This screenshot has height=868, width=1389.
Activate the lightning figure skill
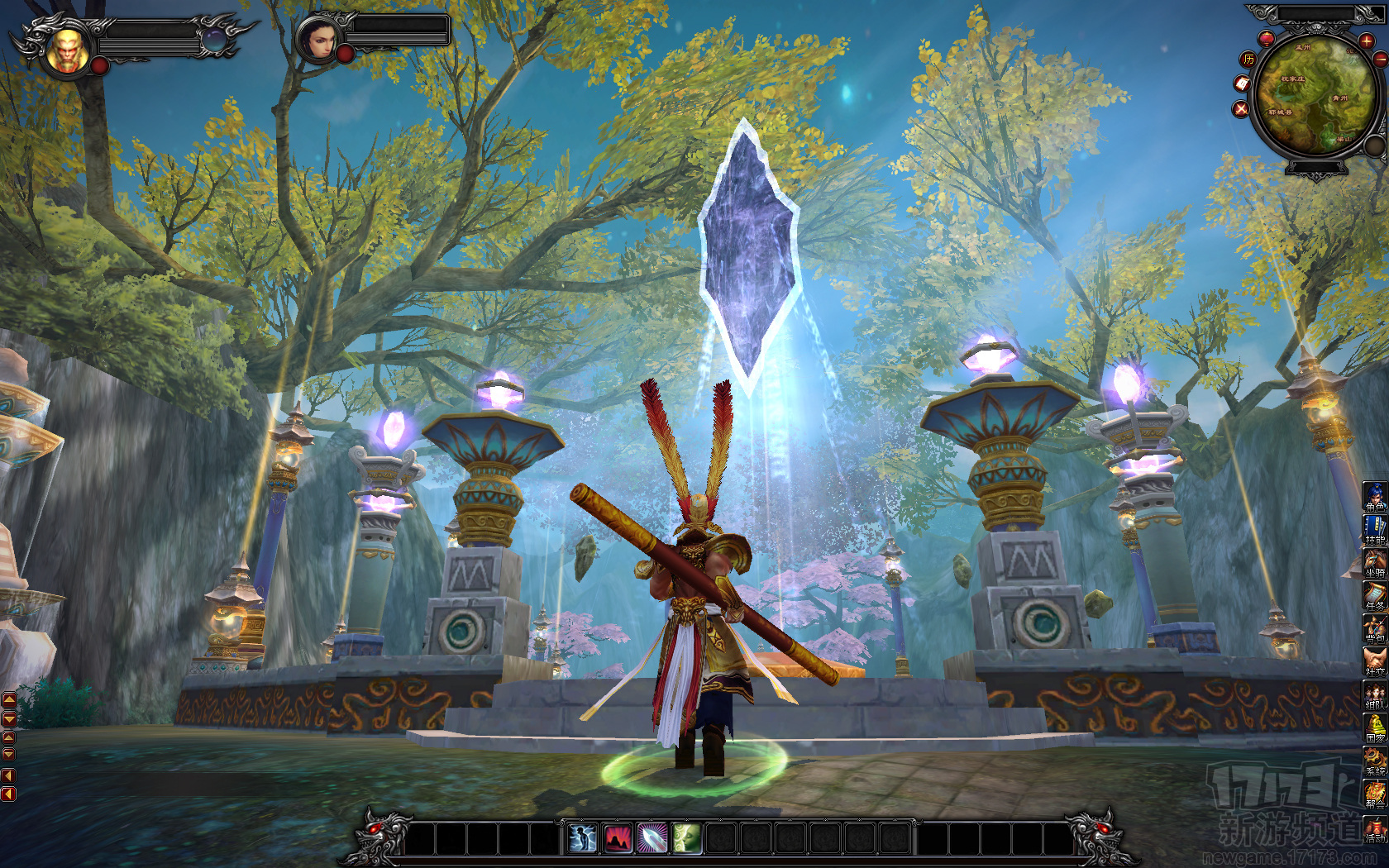click(583, 839)
